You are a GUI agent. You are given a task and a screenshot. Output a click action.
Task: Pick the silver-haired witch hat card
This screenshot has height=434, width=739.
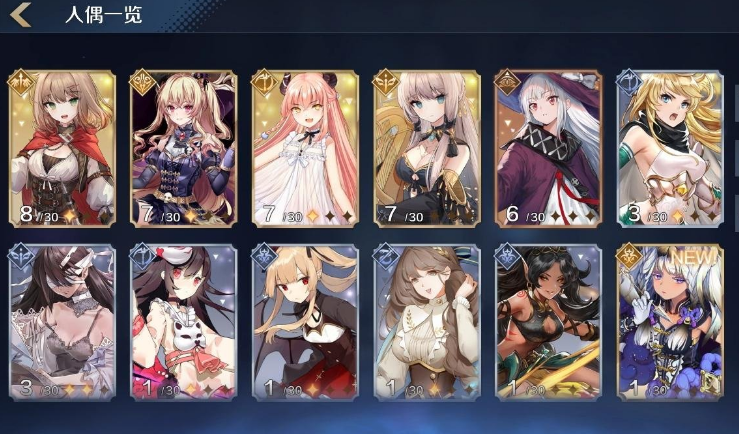(548, 149)
